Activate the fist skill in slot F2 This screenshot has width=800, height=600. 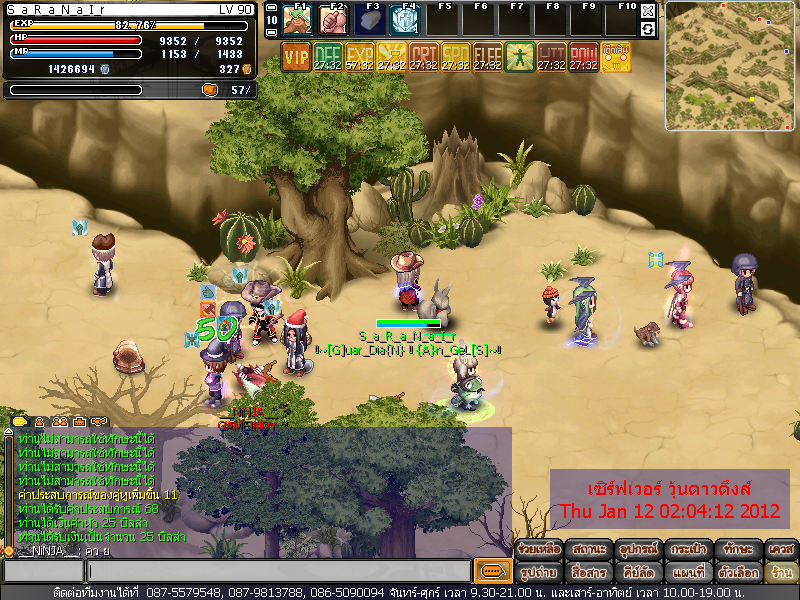tap(334, 20)
